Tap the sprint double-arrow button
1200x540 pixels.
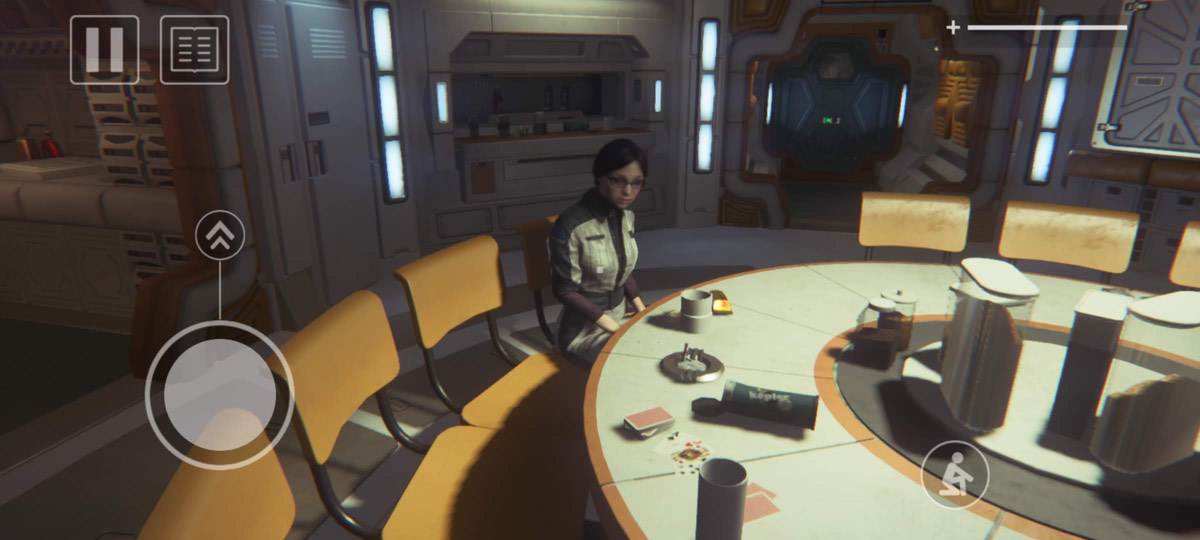(220, 236)
